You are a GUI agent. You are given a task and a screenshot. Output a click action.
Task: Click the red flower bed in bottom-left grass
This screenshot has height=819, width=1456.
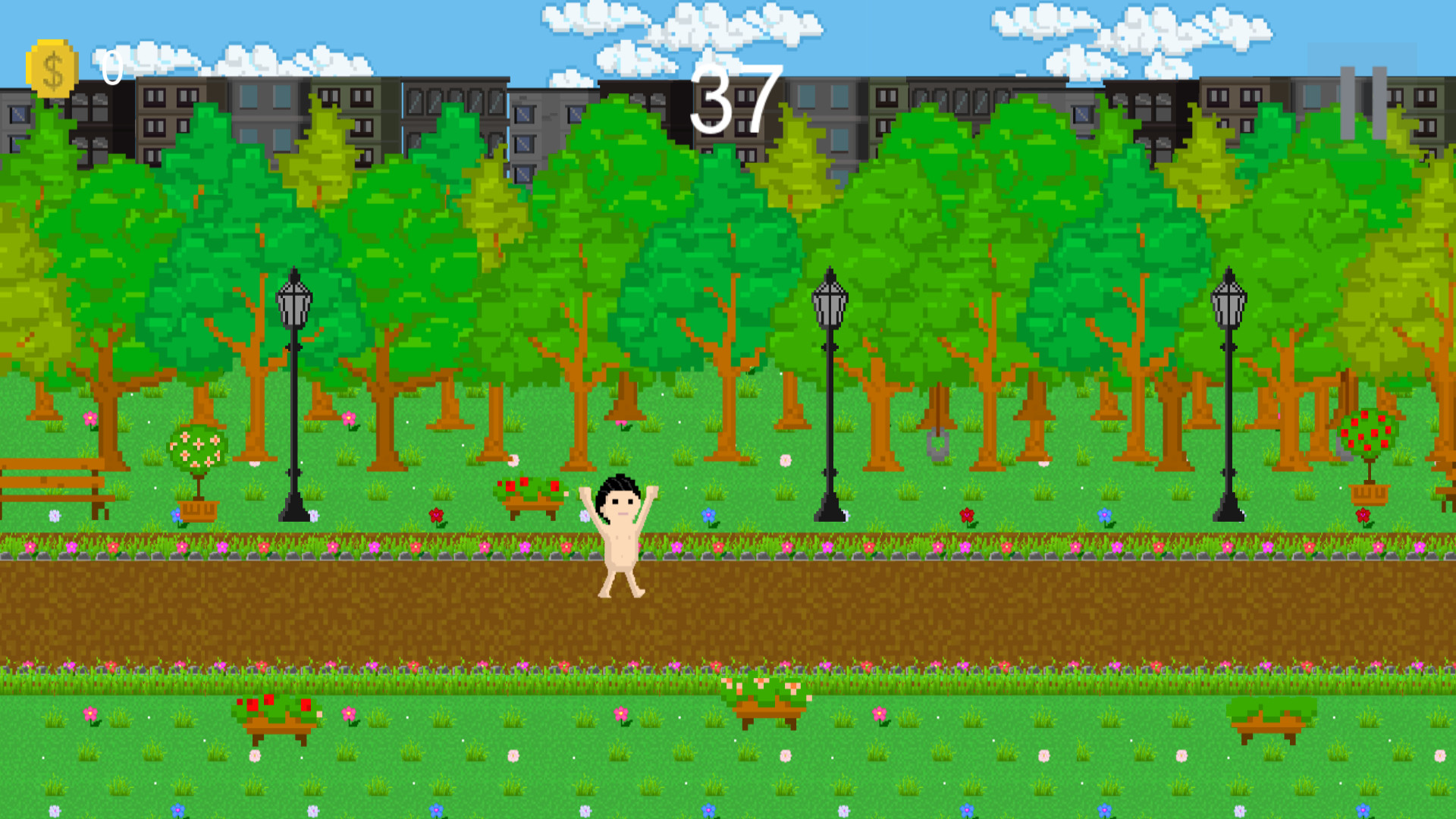(x=277, y=713)
